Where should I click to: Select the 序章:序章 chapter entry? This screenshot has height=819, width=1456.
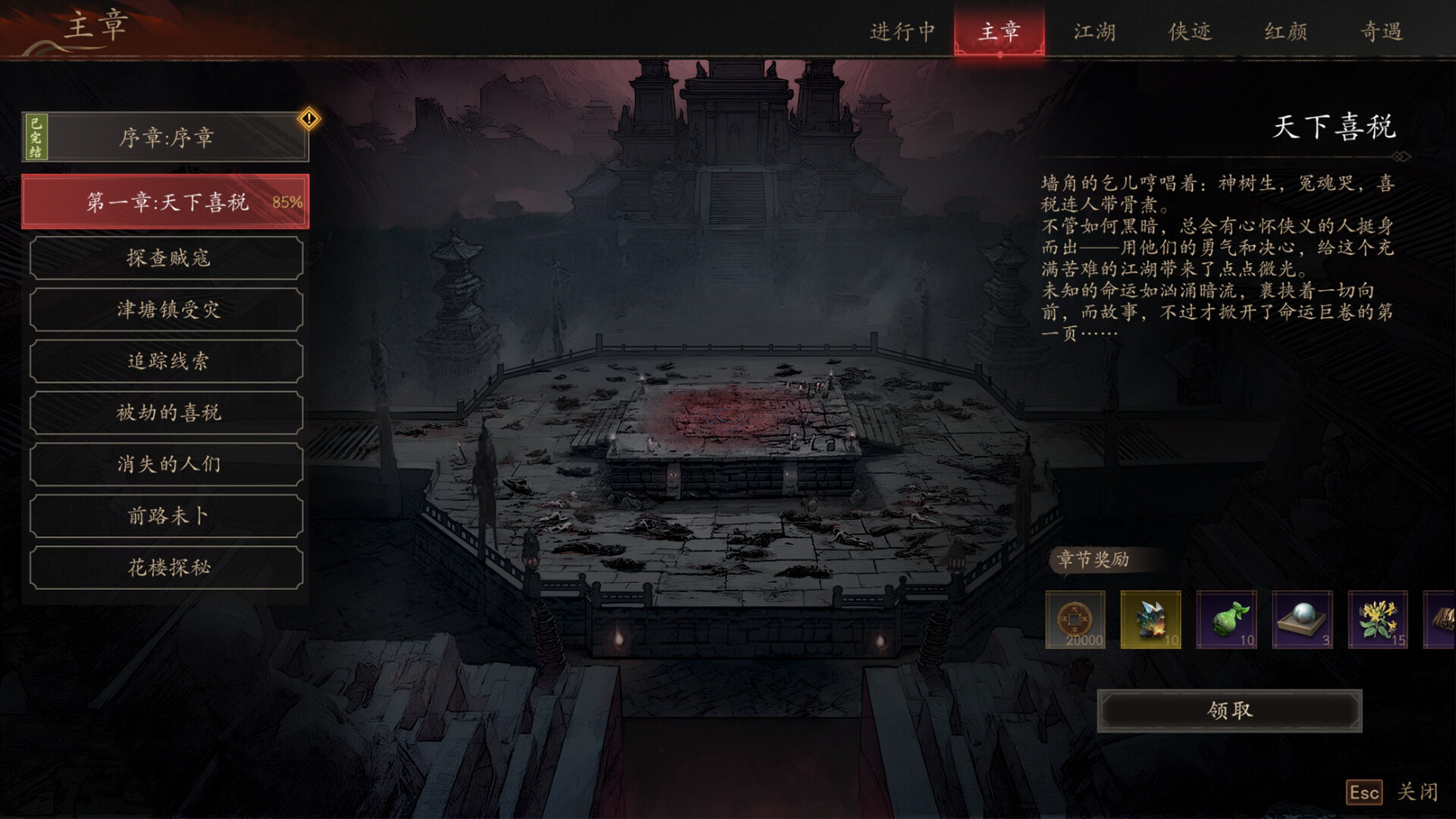166,137
